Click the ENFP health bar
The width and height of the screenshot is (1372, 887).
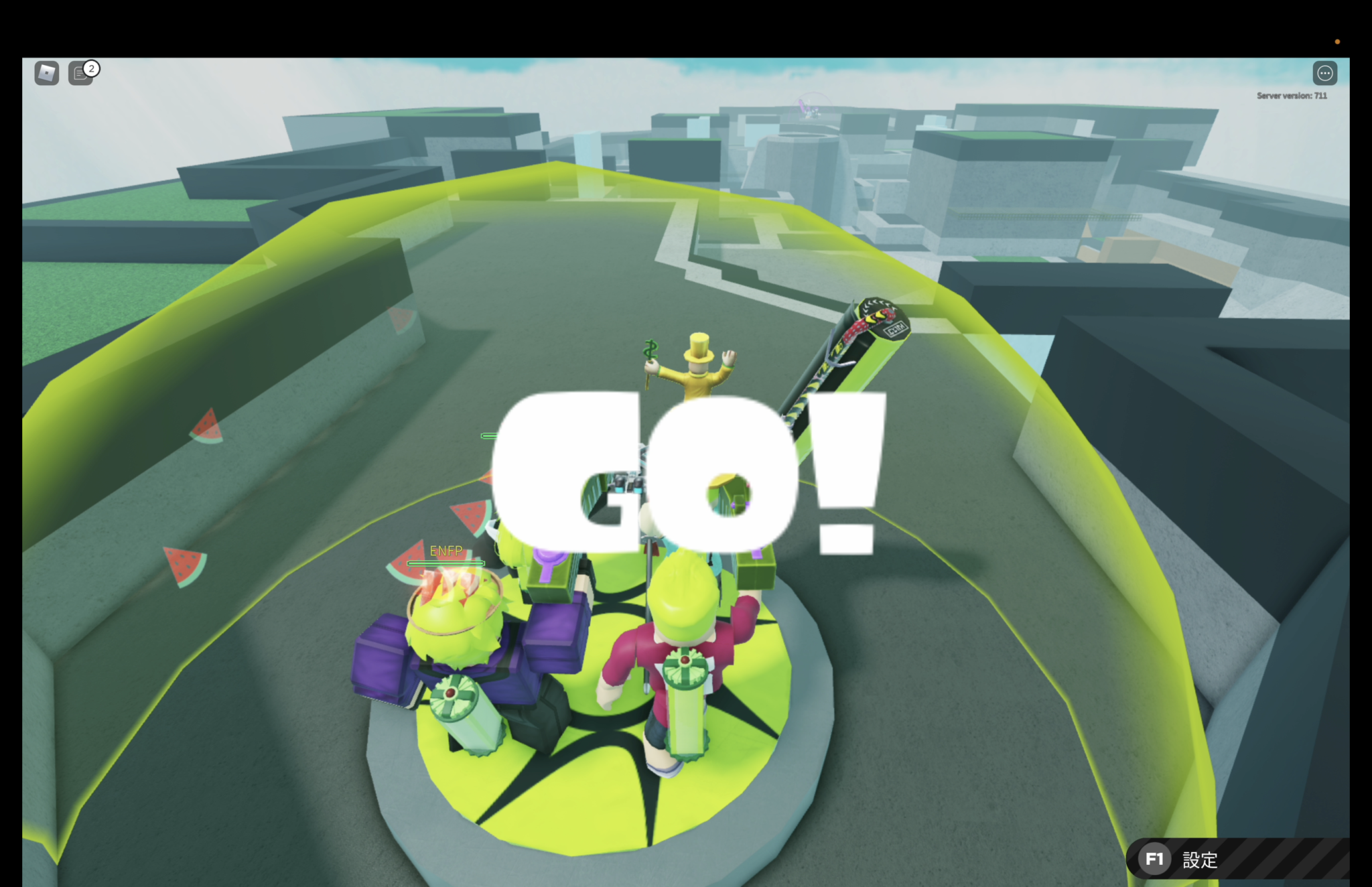pyautogui.click(x=446, y=563)
